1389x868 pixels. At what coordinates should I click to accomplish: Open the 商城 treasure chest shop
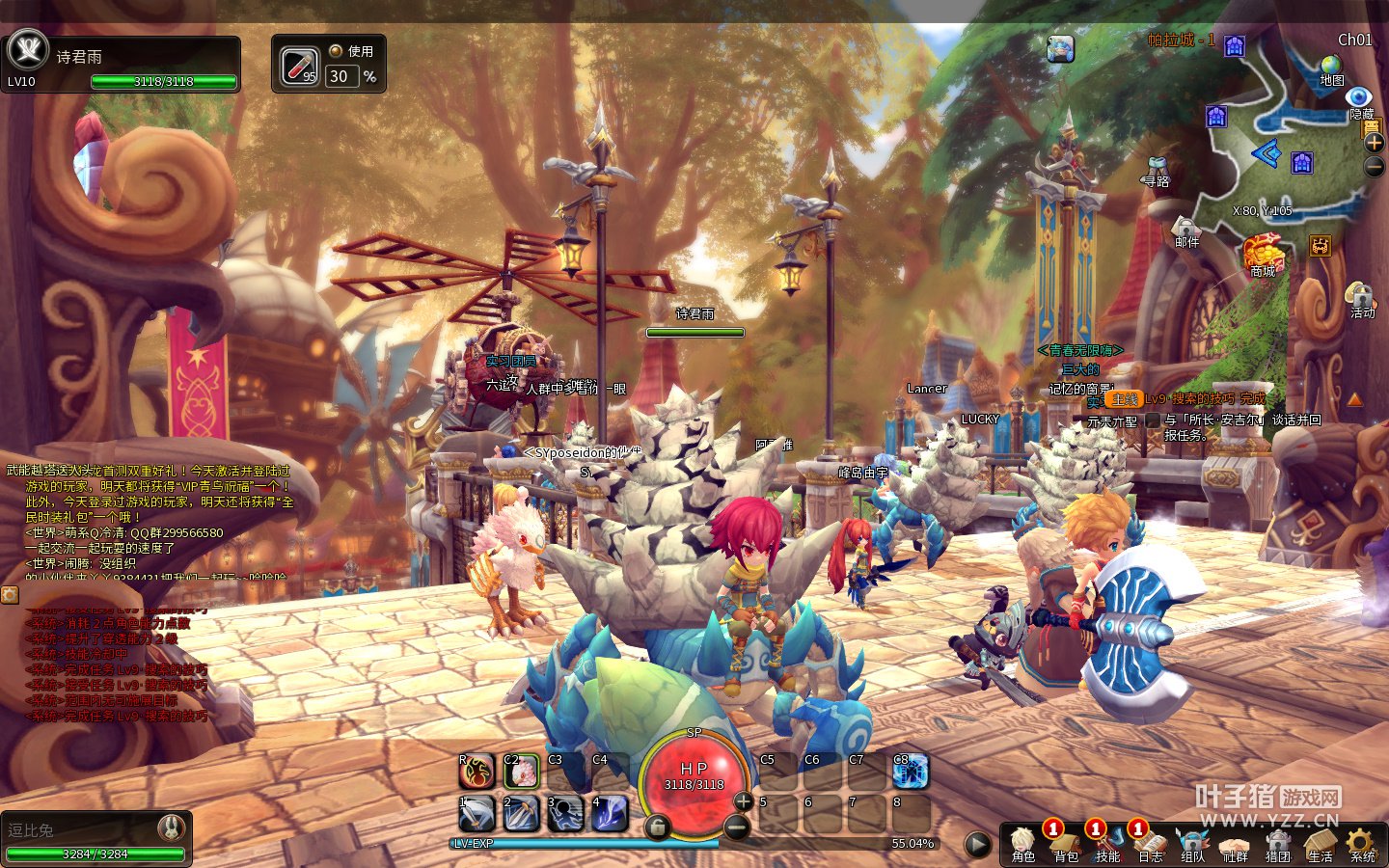1263,253
